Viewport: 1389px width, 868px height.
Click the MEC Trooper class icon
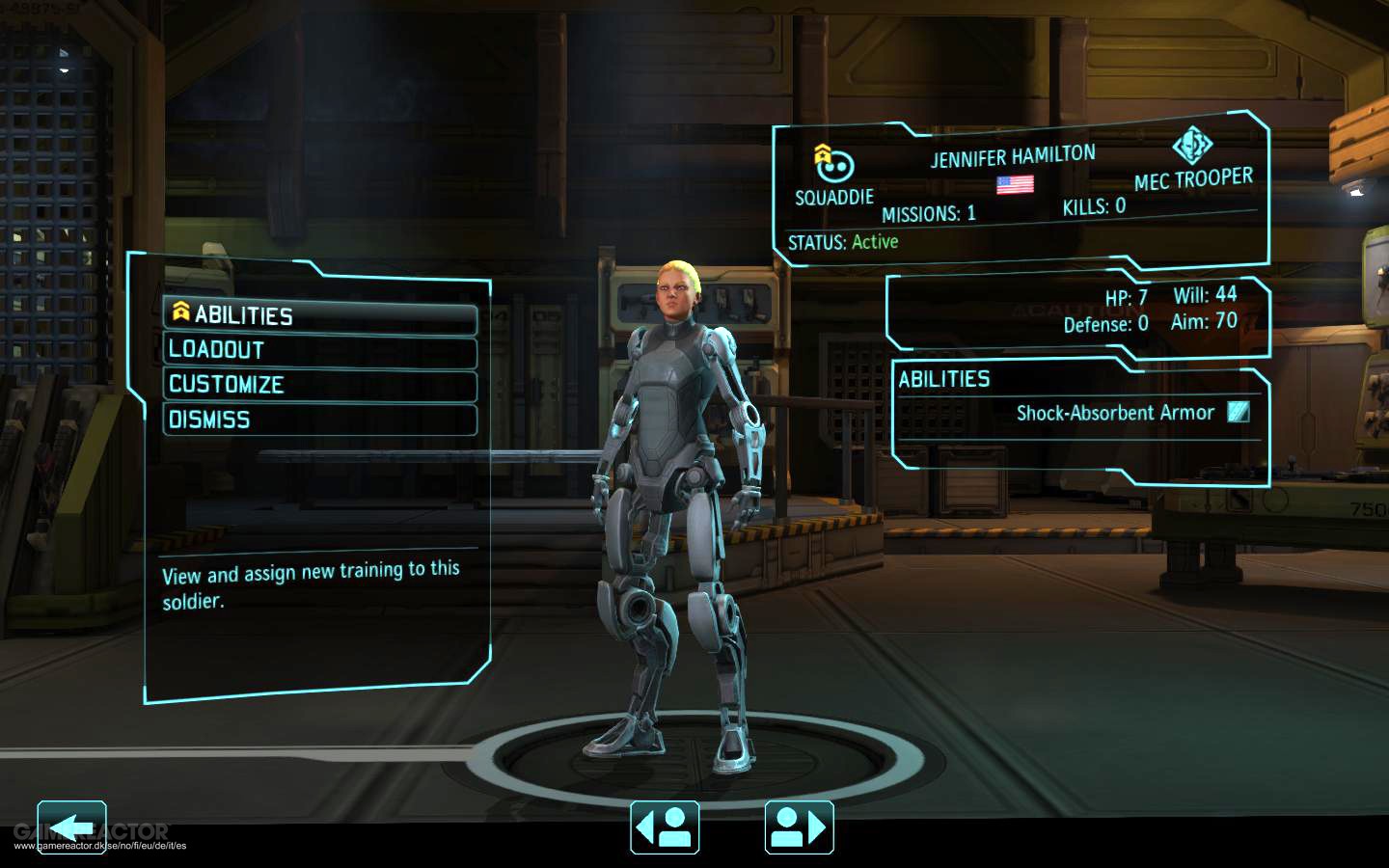coord(1193,148)
